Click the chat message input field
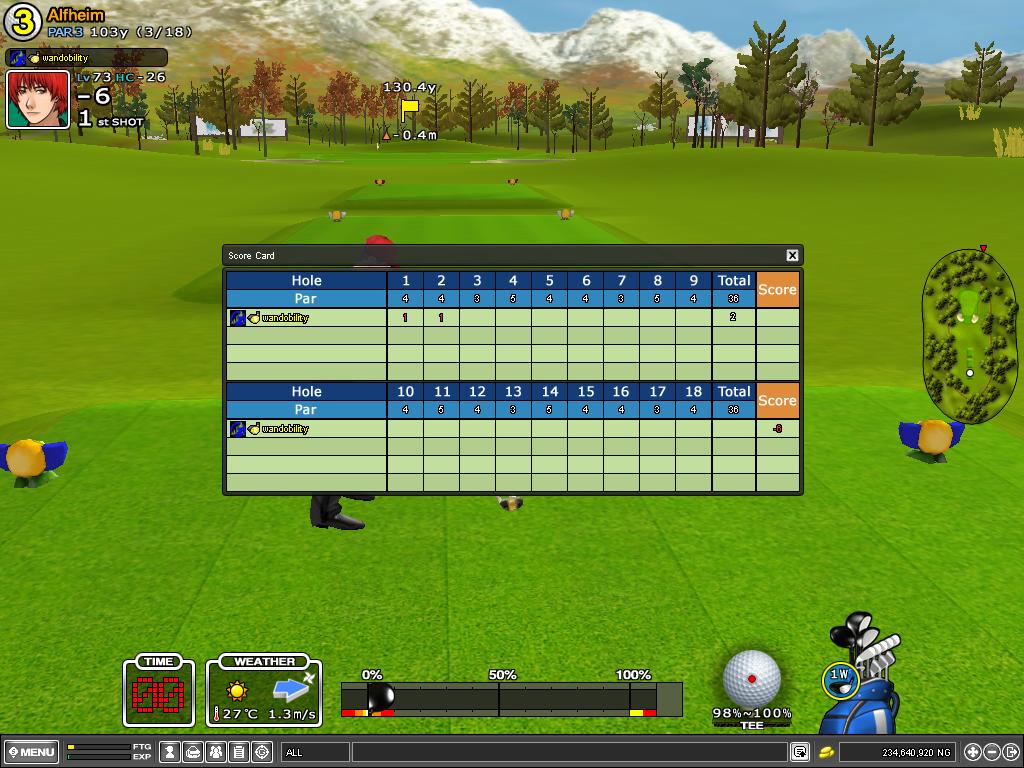 (x=568, y=752)
